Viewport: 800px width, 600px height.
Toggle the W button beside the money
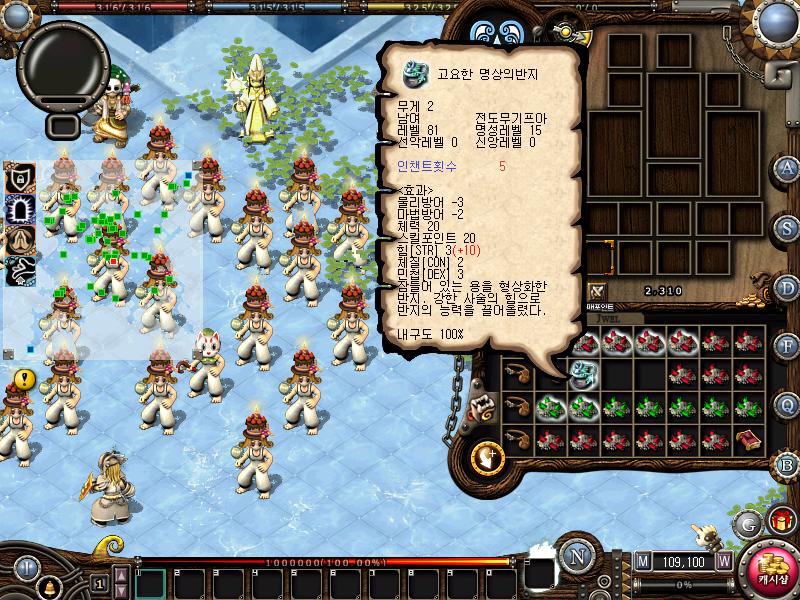[723, 562]
